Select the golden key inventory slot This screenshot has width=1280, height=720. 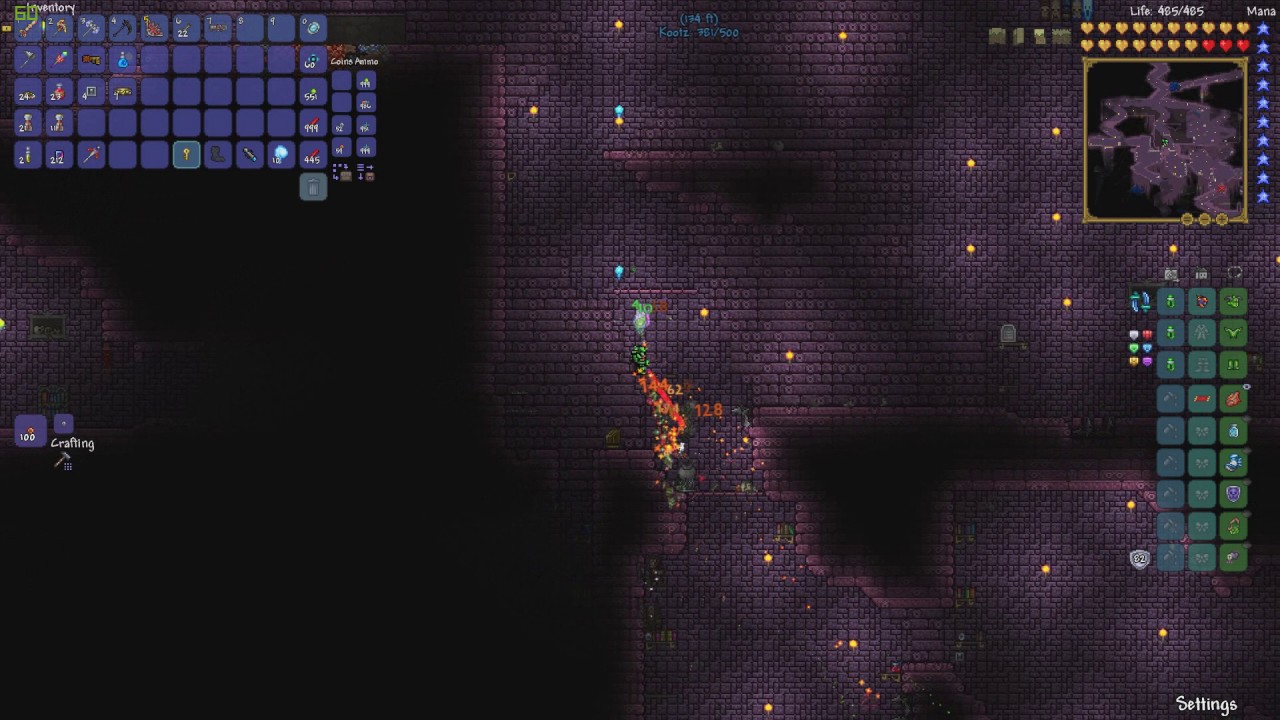tap(186, 155)
